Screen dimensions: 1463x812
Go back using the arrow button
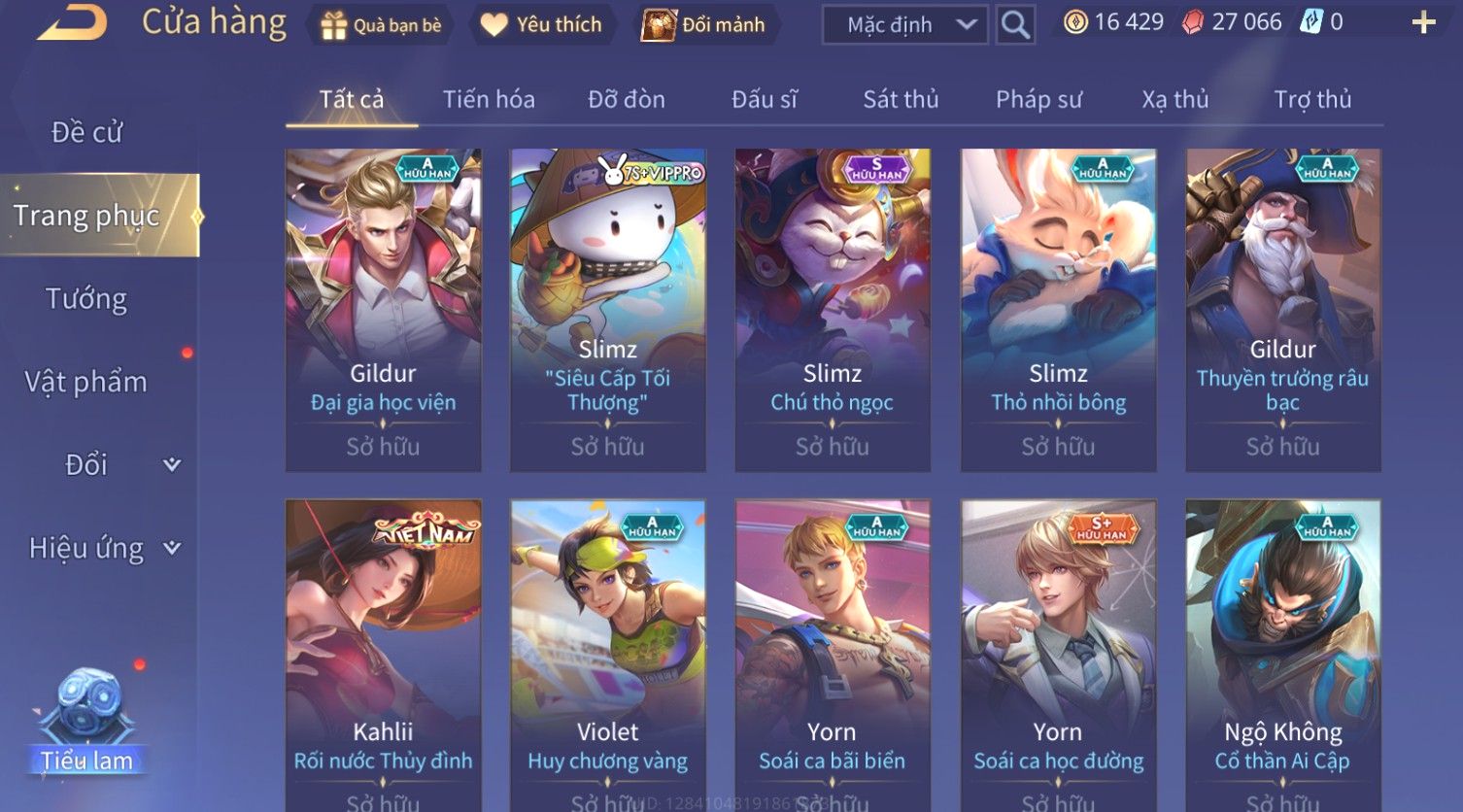(73, 22)
